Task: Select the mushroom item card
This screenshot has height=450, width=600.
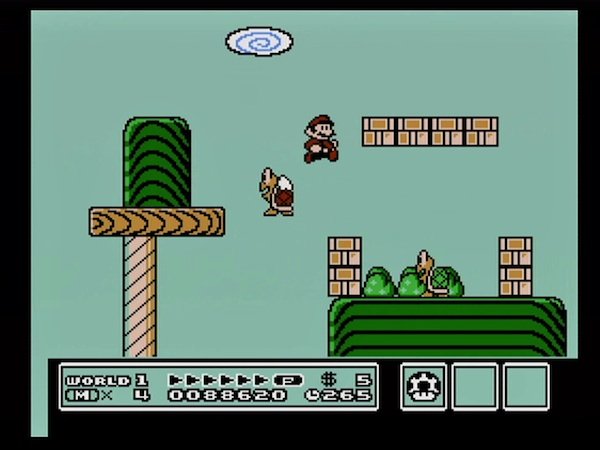Action: point(424,386)
